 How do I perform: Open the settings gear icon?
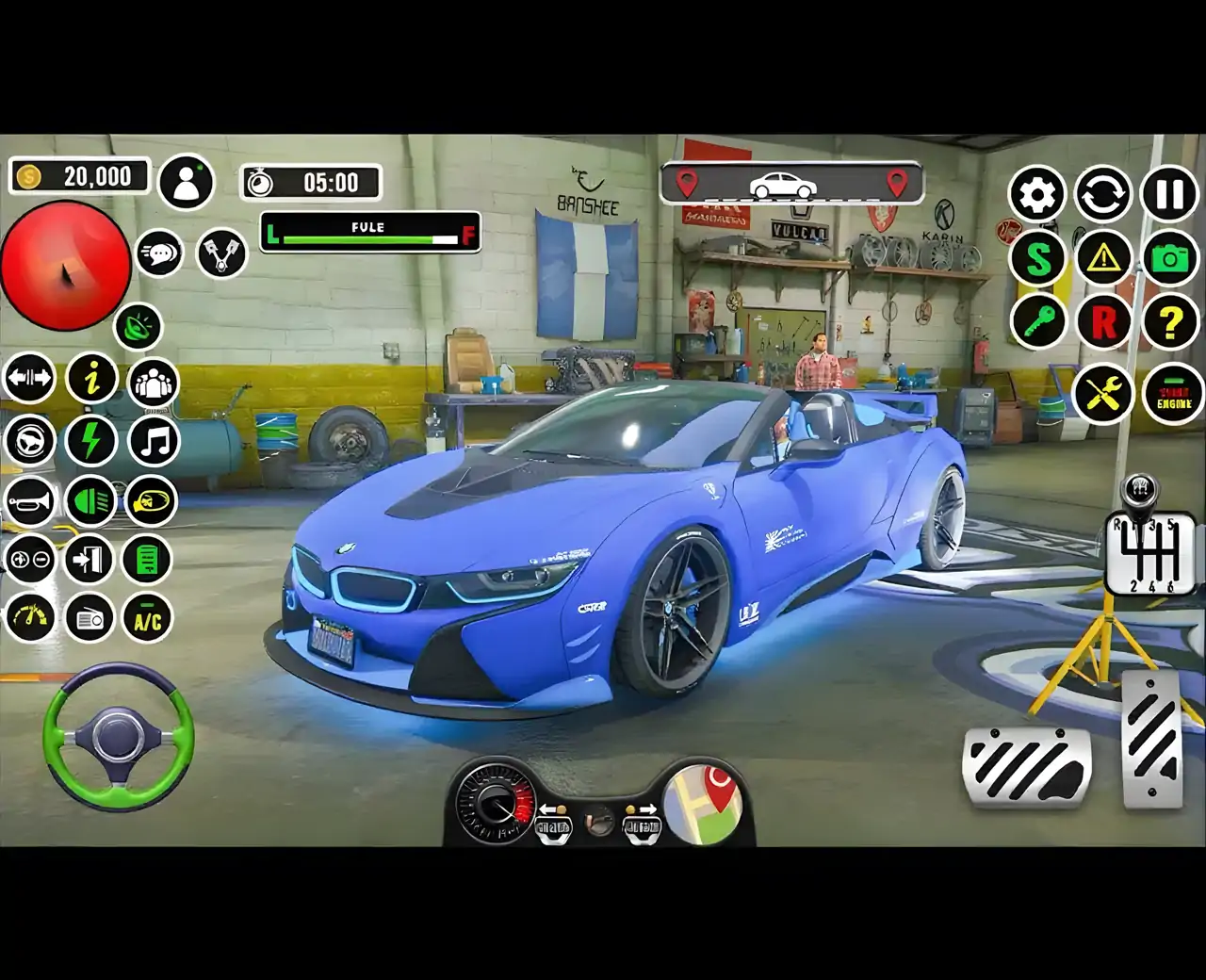1037,195
